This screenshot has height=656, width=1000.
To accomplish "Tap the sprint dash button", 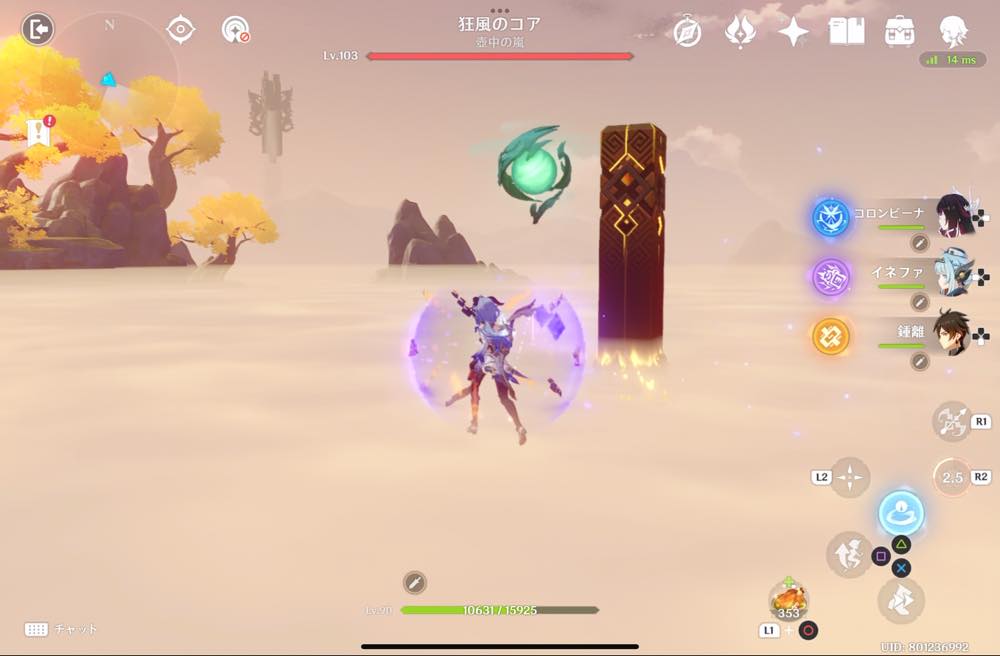I will point(900,601).
